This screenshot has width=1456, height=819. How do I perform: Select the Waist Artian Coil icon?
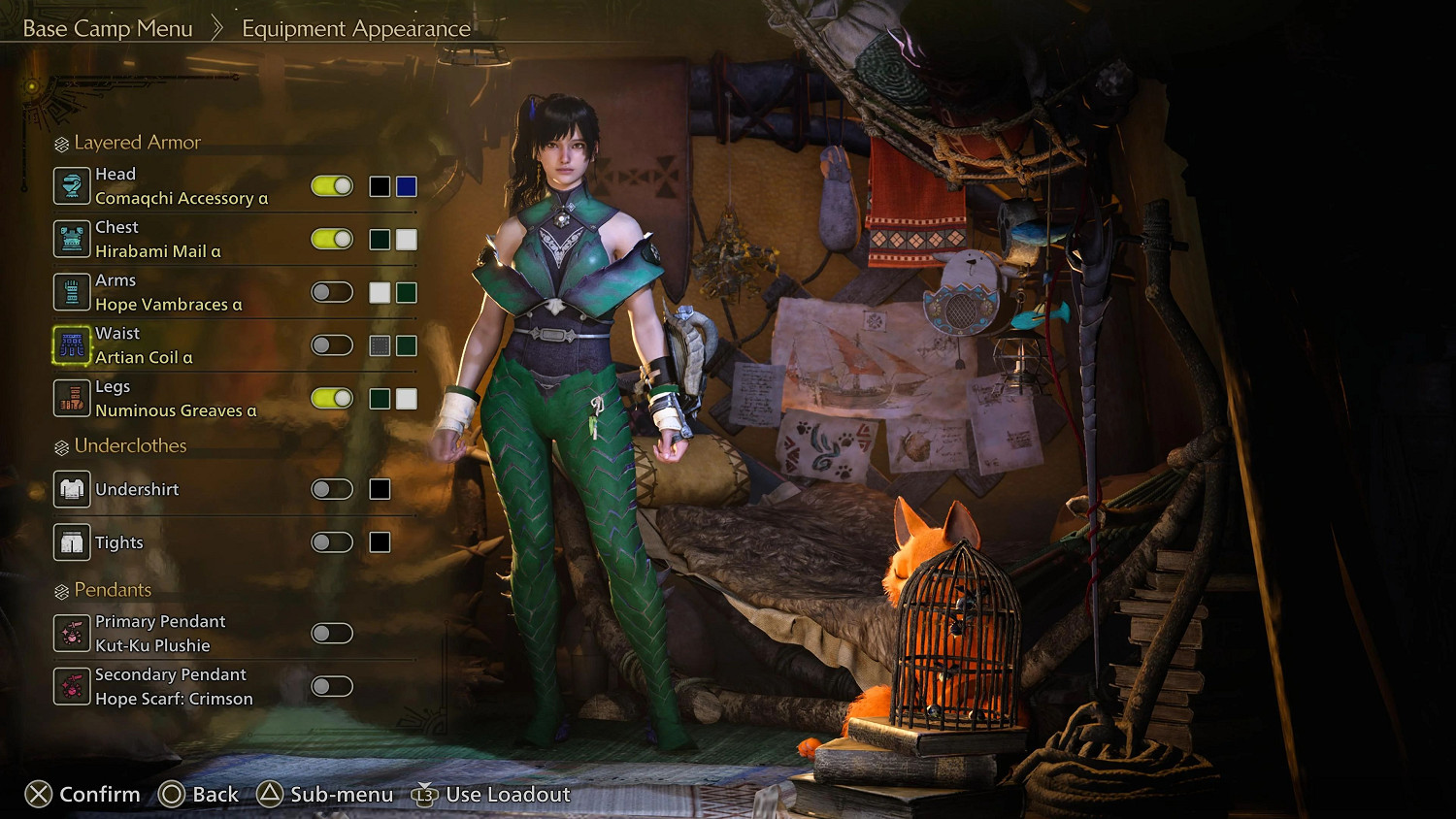click(x=72, y=345)
